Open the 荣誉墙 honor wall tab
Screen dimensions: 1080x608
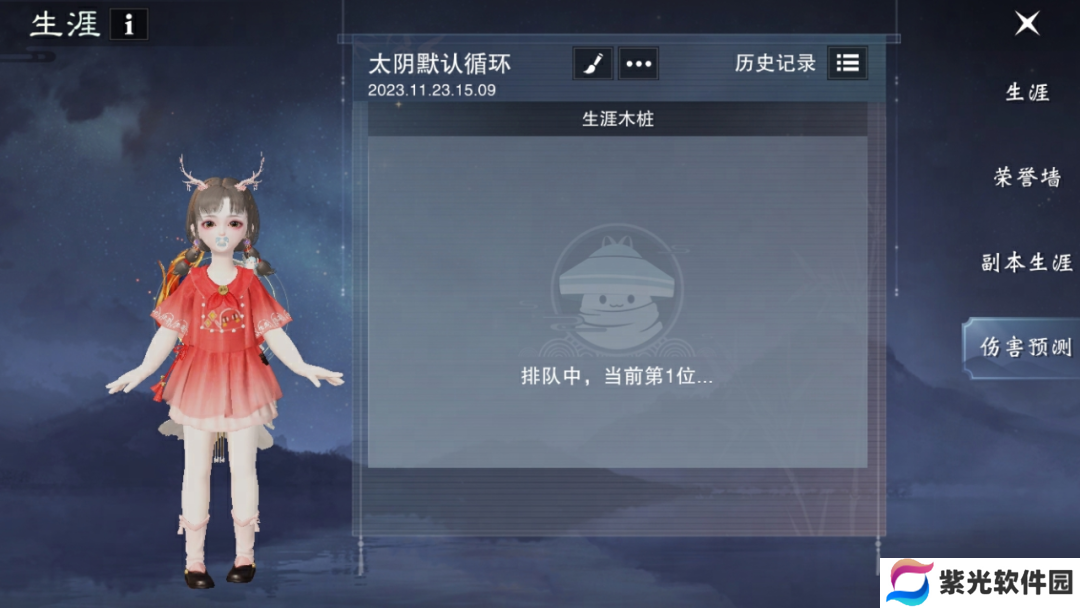click(1027, 178)
